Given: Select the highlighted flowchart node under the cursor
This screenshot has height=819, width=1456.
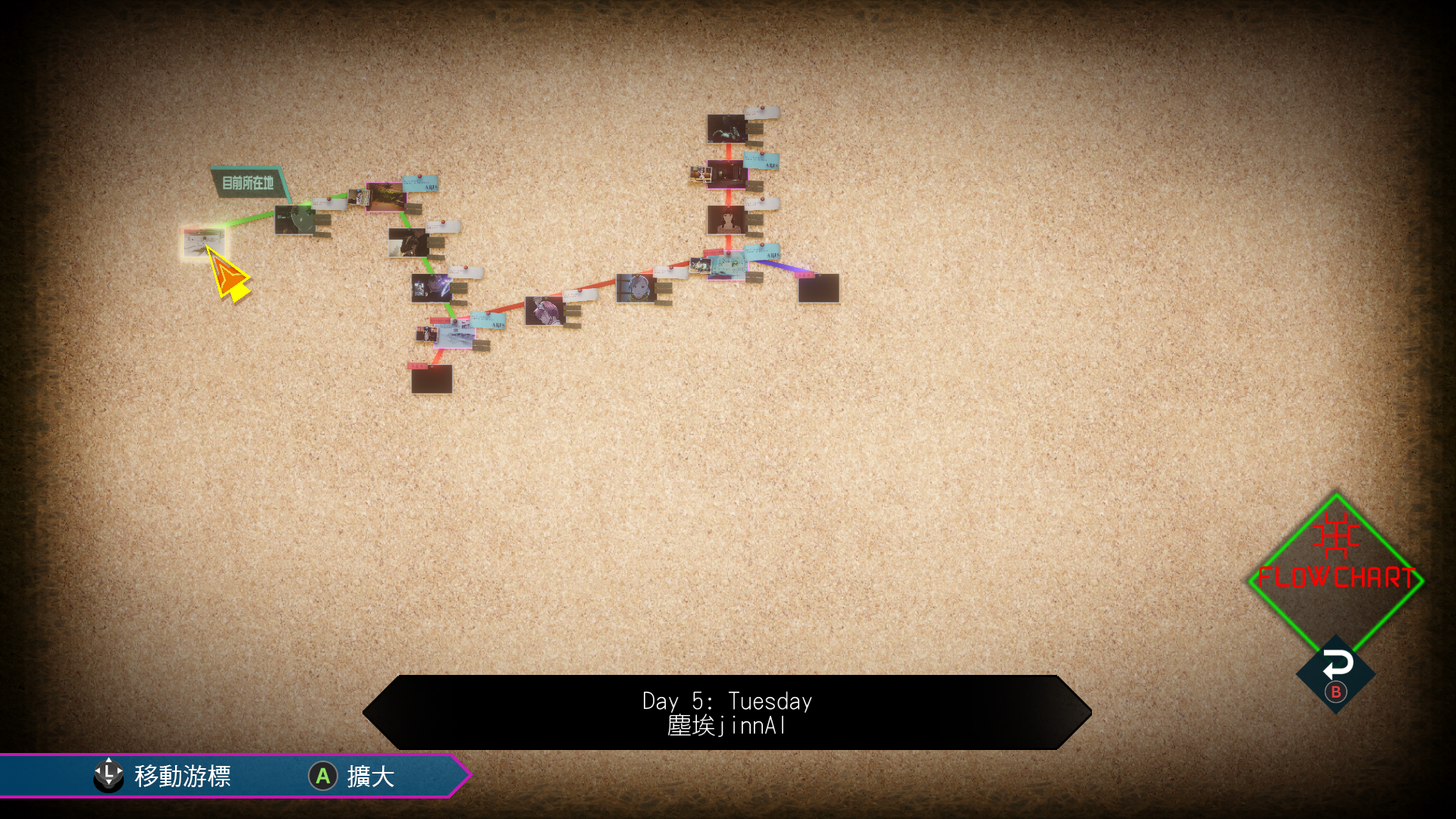Looking at the screenshot, I should pos(202,242).
